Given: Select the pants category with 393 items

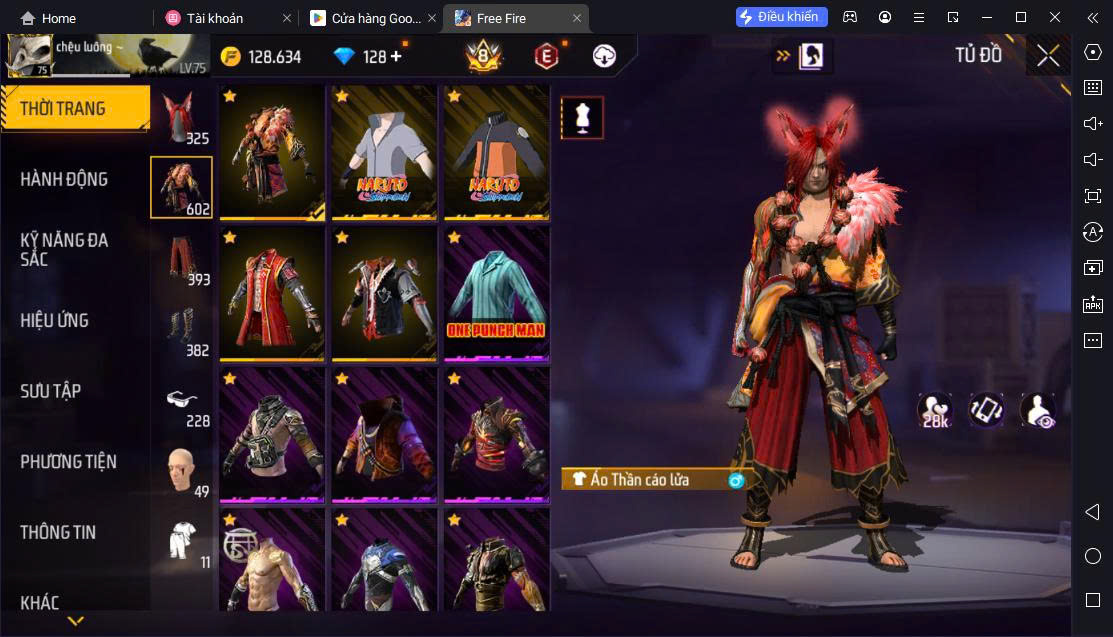Looking at the screenshot, I should coord(181,260).
